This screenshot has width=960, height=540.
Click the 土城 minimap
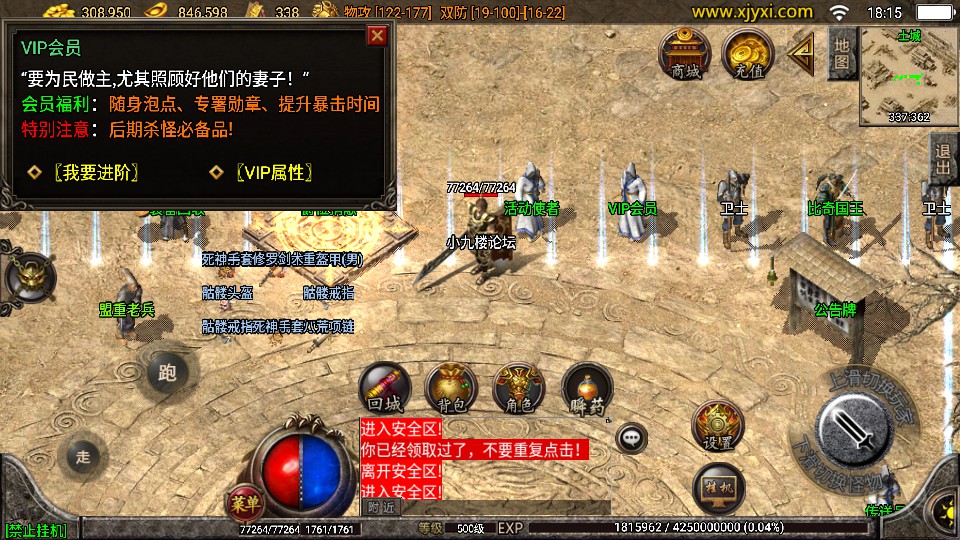tap(908, 75)
